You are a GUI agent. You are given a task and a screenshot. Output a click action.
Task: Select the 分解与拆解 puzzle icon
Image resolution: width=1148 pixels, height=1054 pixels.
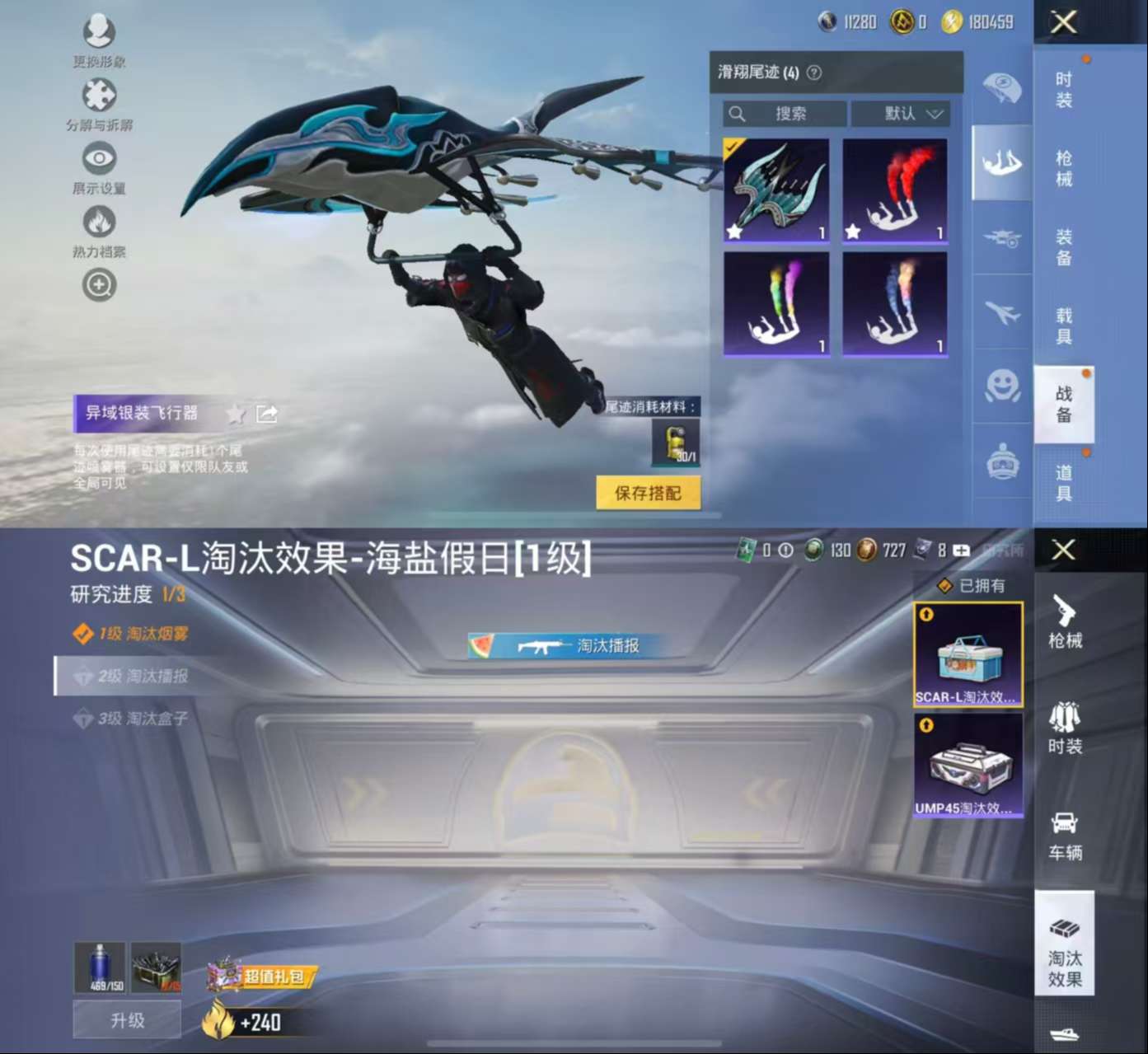[x=99, y=94]
